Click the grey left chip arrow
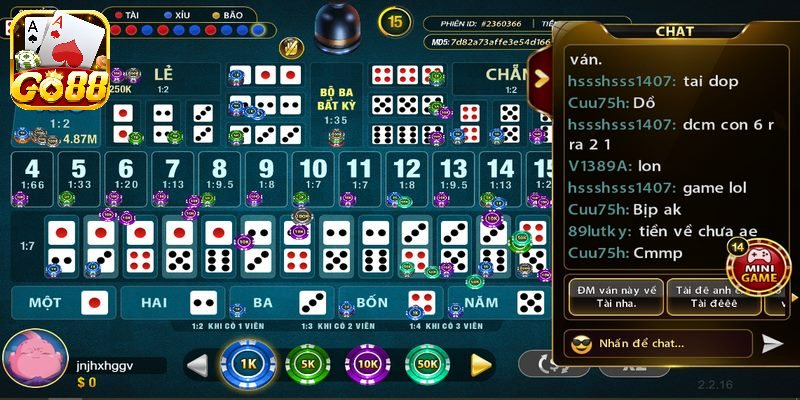Viewport: 800px width, 400px height. tap(197, 365)
